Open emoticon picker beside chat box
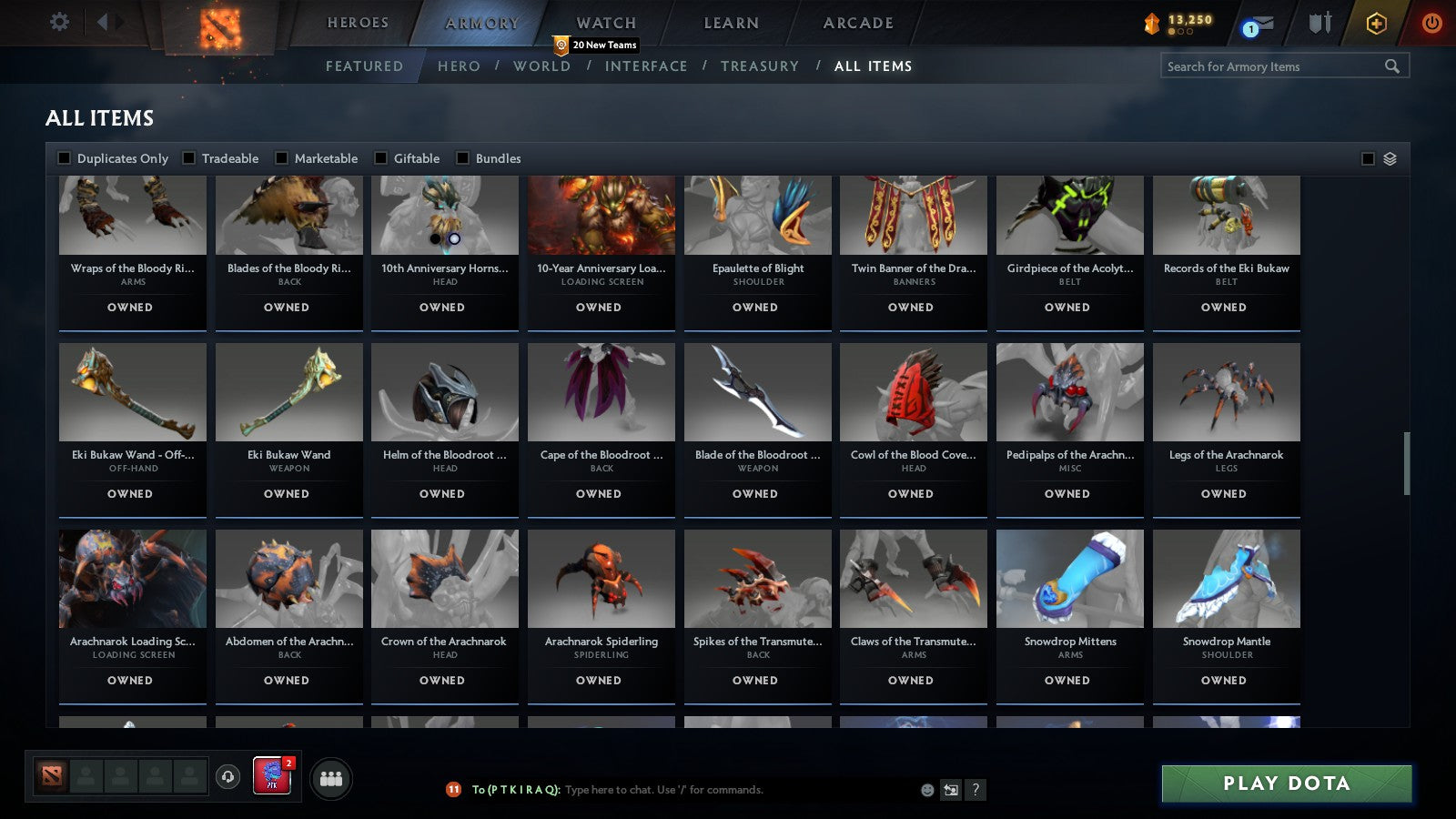 click(x=925, y=790)
